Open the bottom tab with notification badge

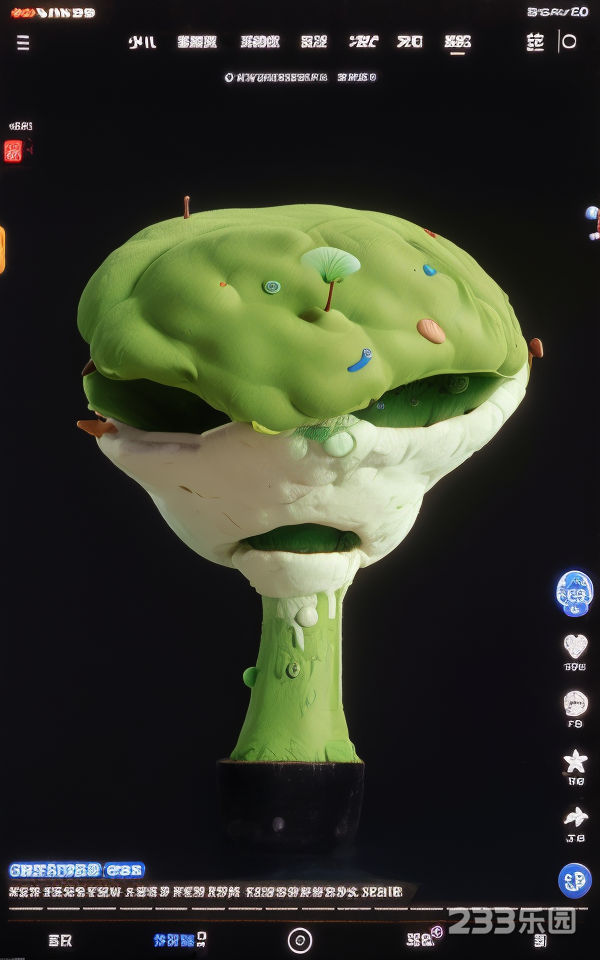[424, 939]
